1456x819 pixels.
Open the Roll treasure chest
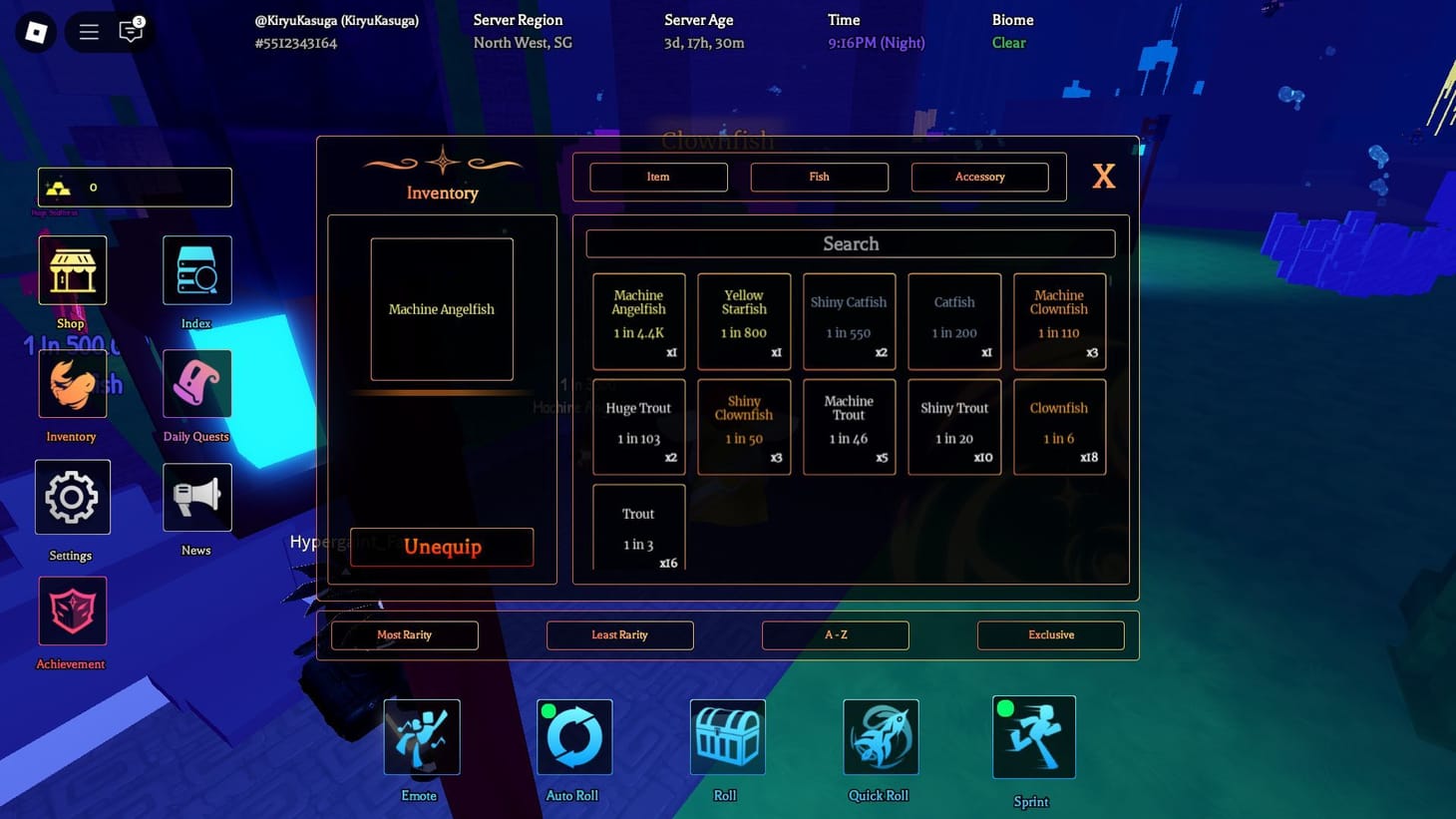[727, 736]
